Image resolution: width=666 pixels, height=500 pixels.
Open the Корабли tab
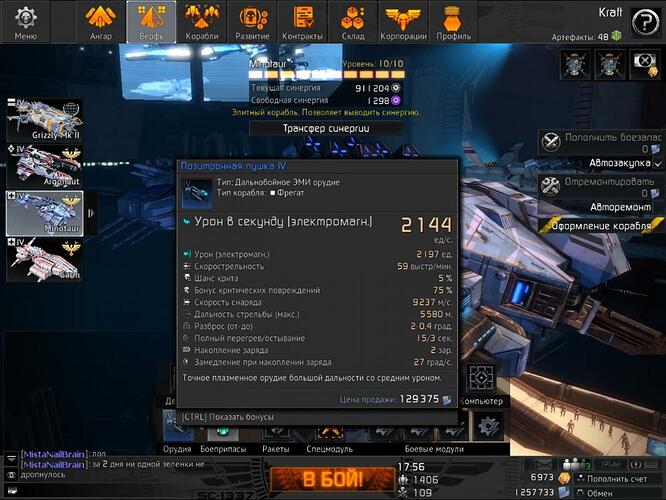coord(202,21)
